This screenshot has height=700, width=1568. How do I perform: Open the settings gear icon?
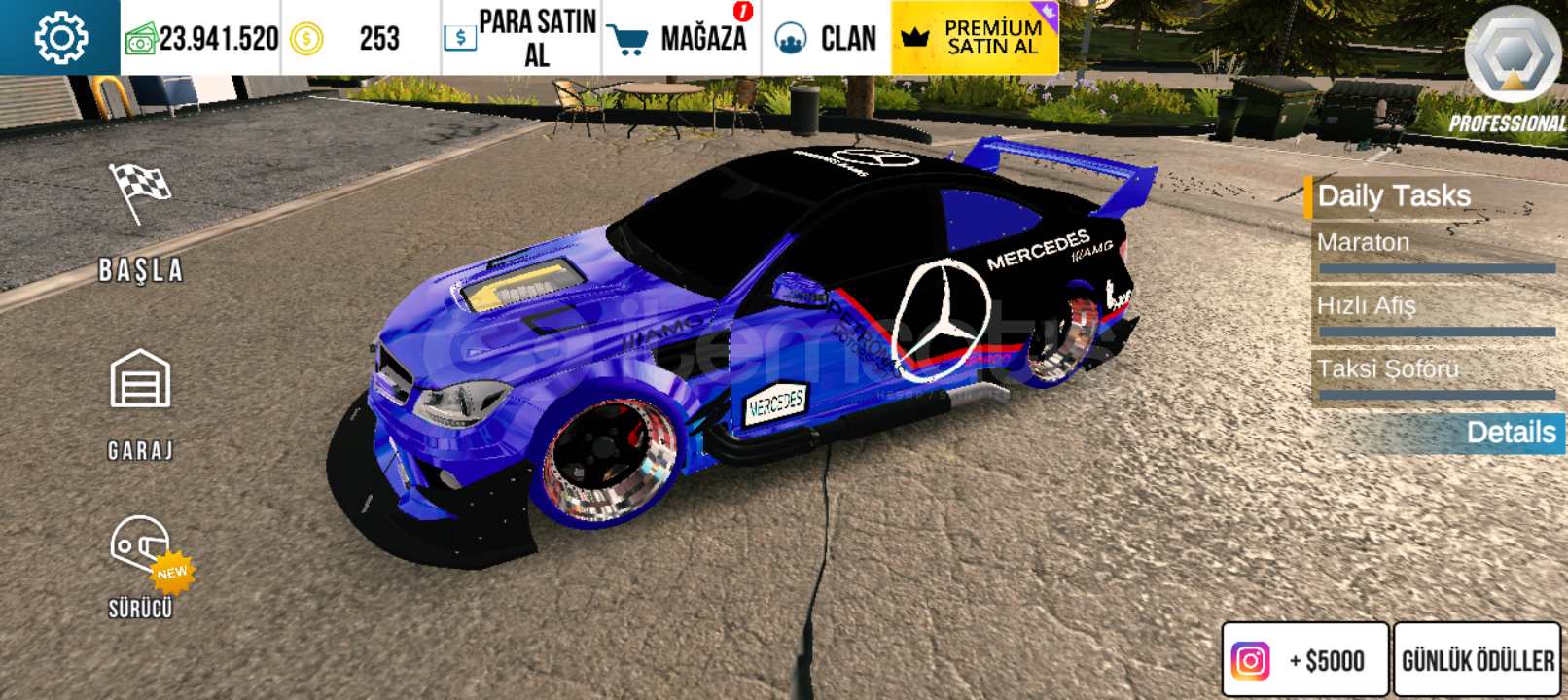click(x=60, y=38)
